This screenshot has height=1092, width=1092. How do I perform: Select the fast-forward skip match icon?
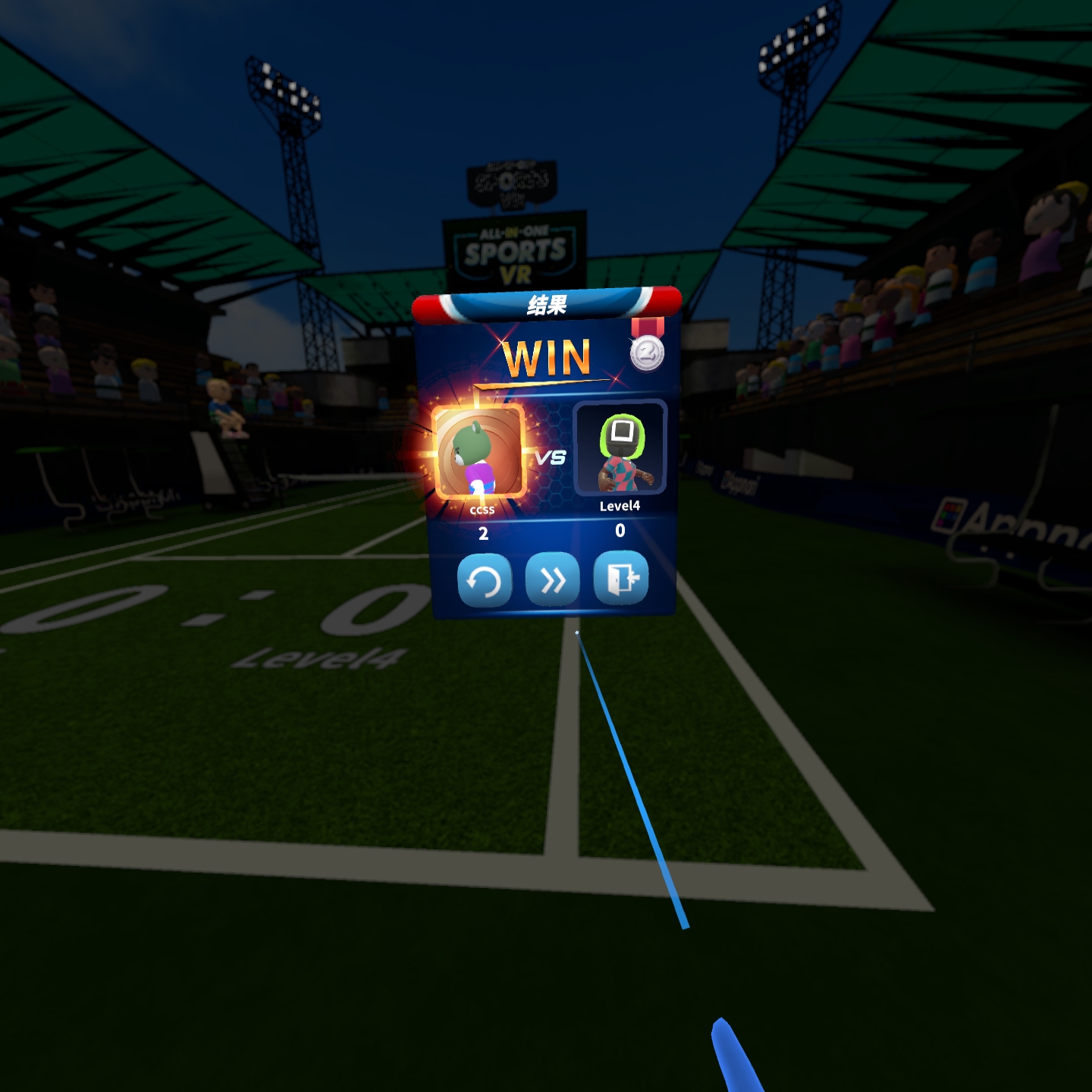(x=553, y=579)
